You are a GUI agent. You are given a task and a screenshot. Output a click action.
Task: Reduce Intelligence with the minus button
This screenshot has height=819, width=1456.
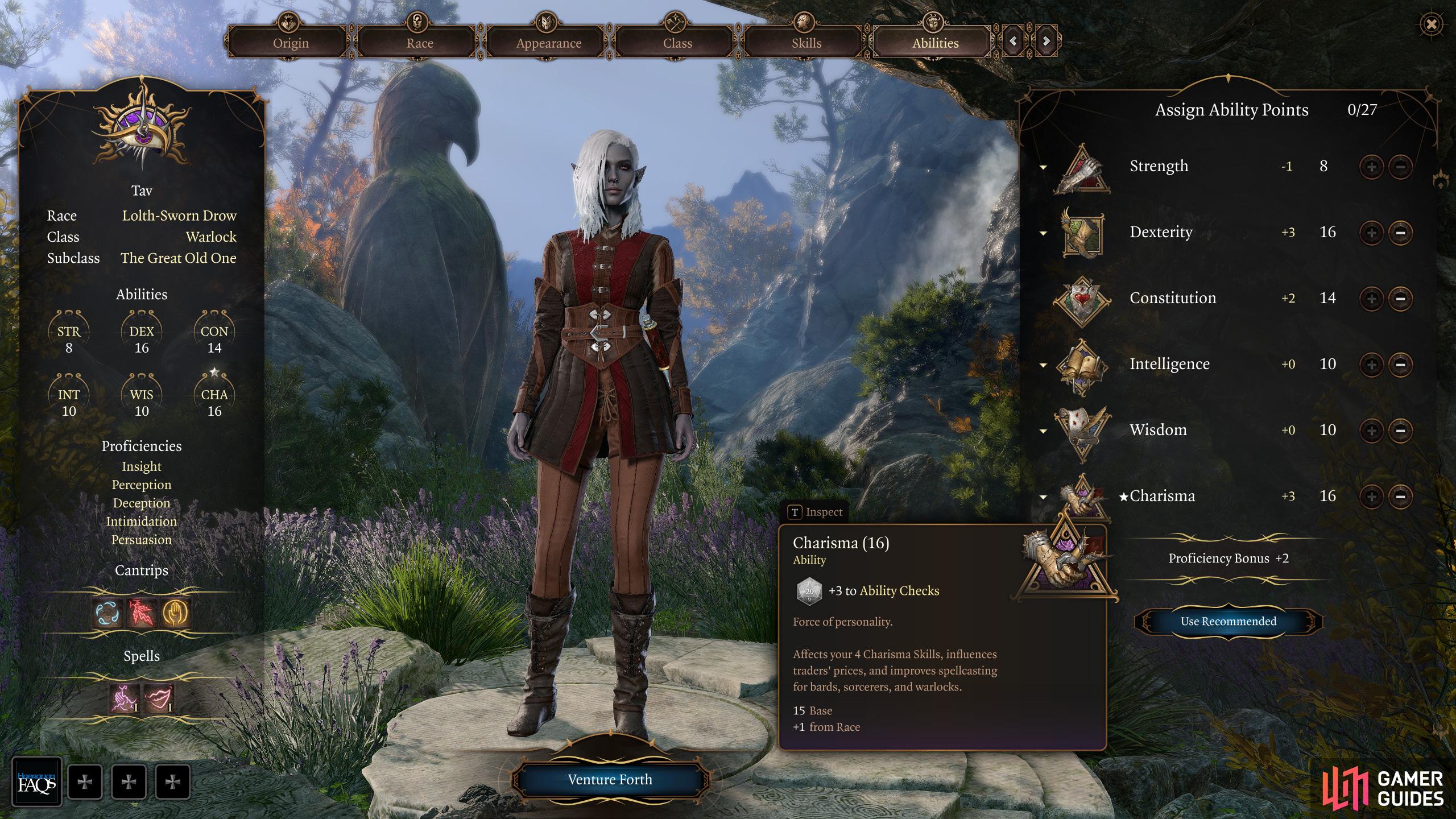pyautogui.click(x=1400, y=365)
